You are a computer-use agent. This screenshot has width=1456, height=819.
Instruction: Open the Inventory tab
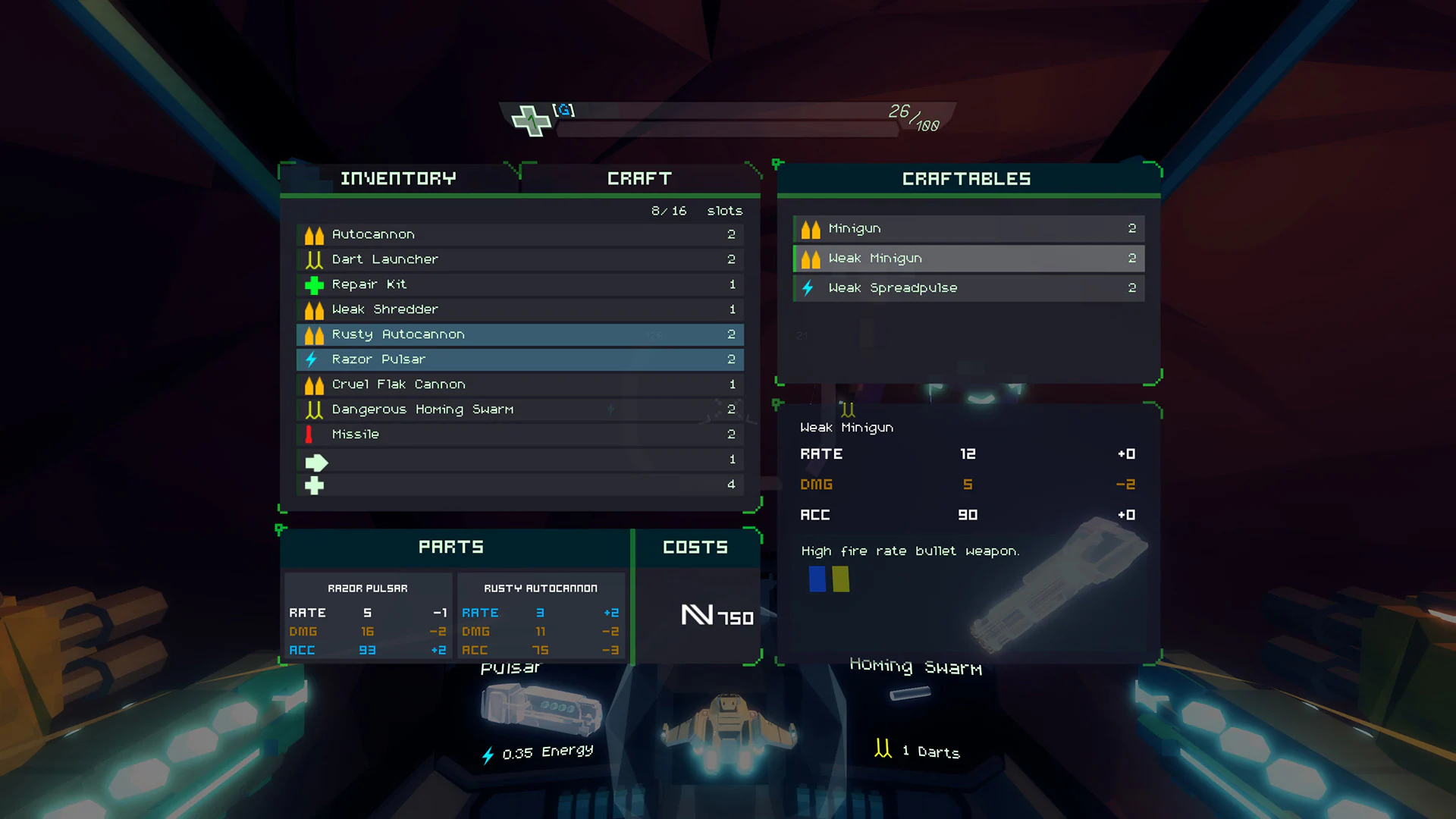click(x=399, y=178)
